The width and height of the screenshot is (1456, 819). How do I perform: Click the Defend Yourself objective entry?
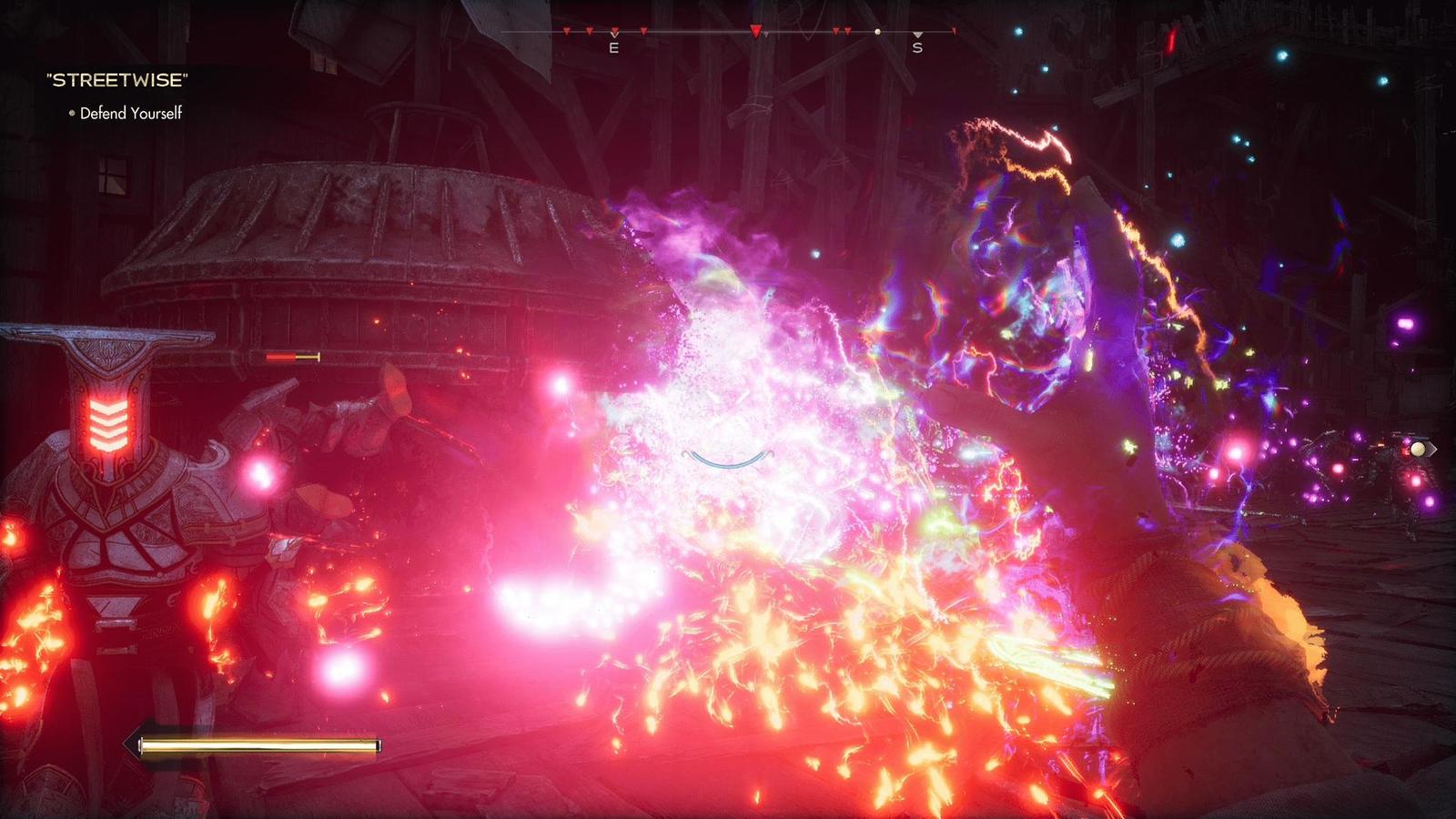130,113
